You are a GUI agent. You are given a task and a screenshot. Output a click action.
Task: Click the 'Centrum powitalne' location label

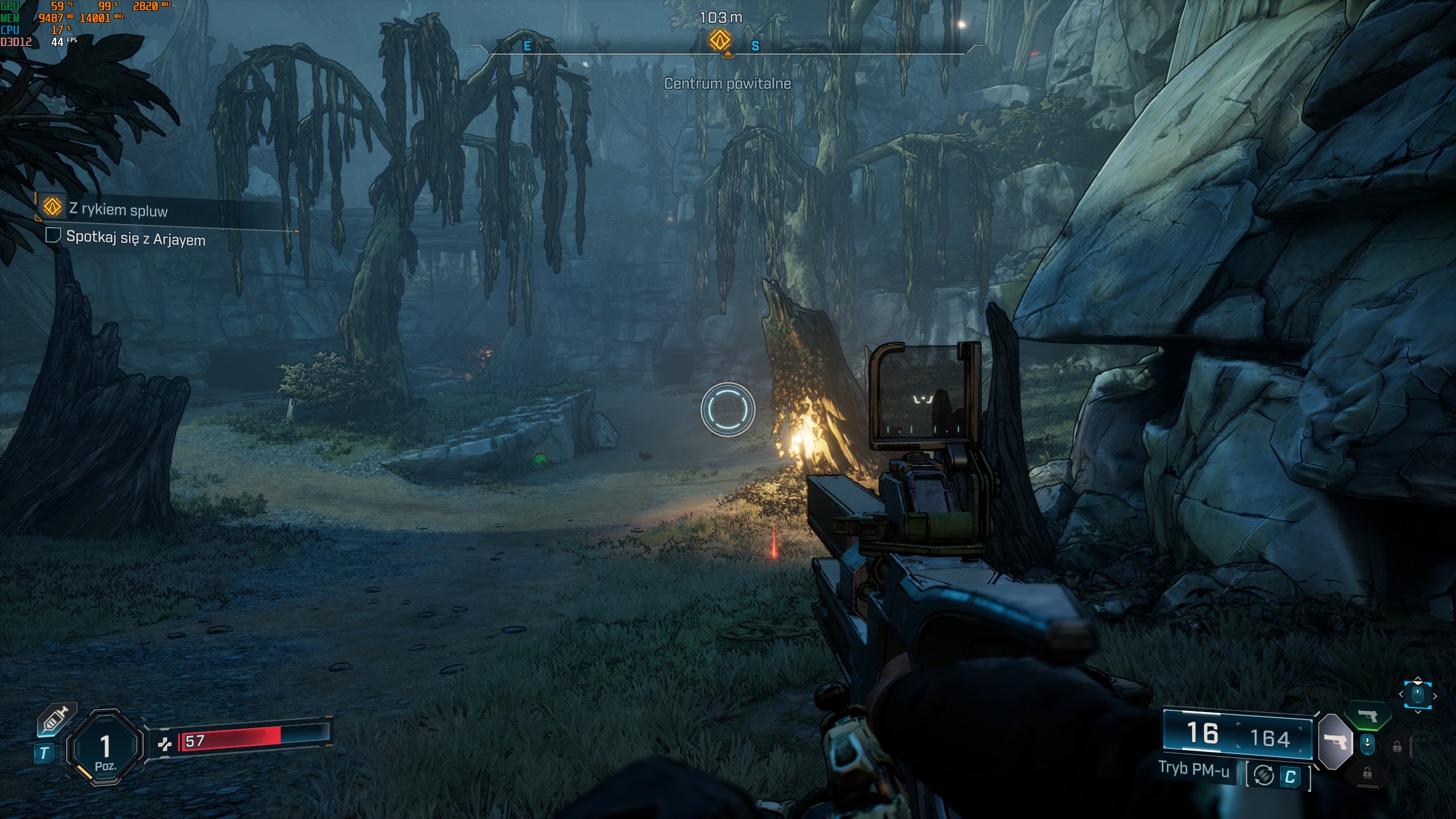[727, 84]
